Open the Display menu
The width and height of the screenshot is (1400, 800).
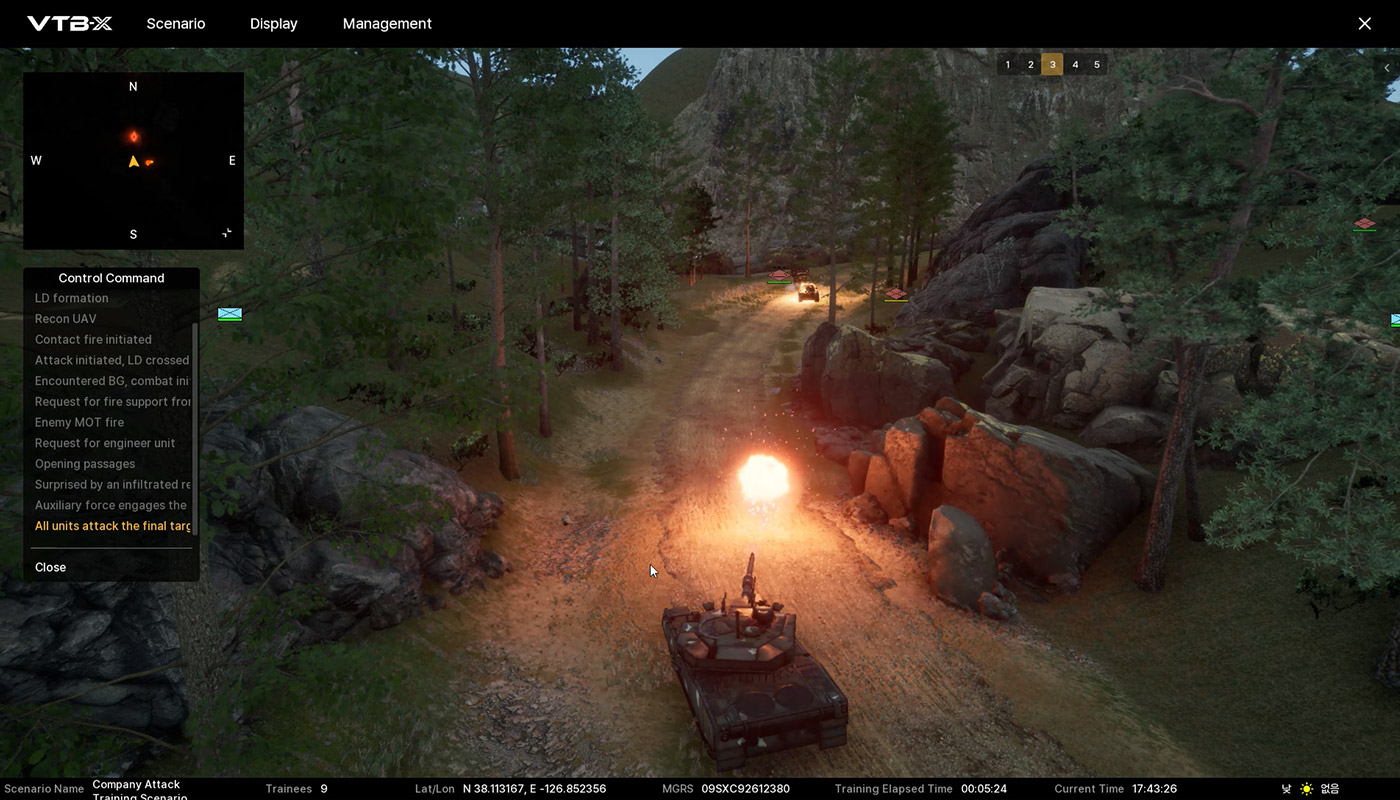pyautogui.click(x=273, y=24)
